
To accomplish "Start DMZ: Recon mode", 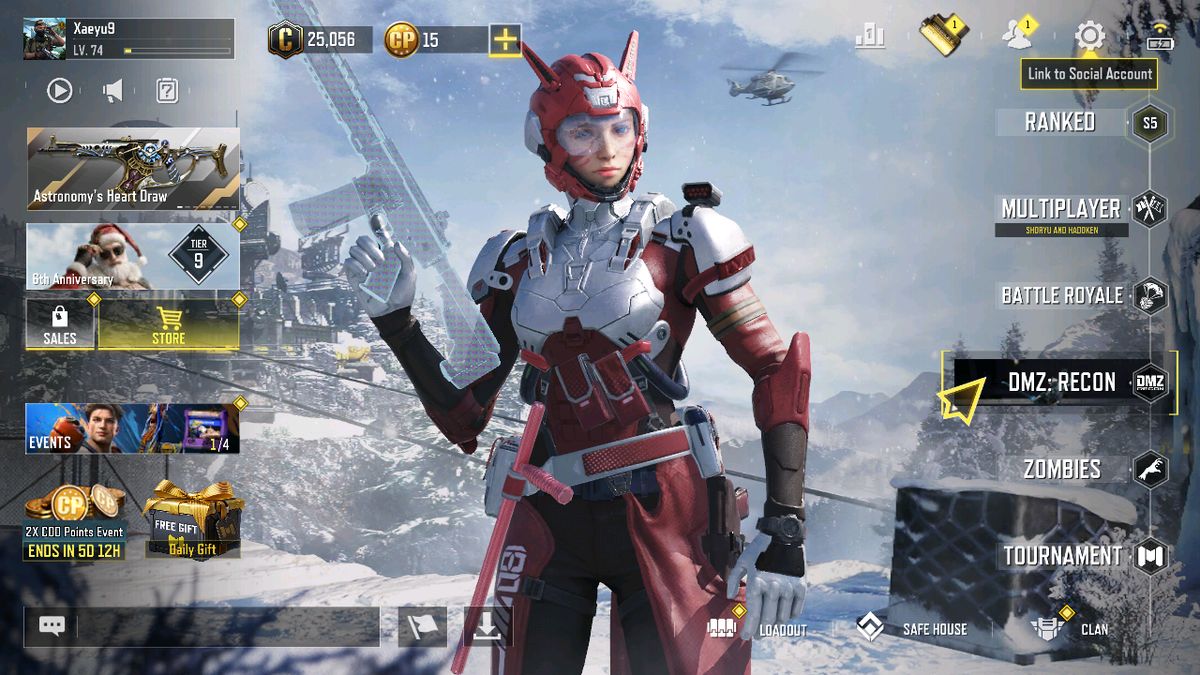I will pyautogui.click(x=1060, y=382).
